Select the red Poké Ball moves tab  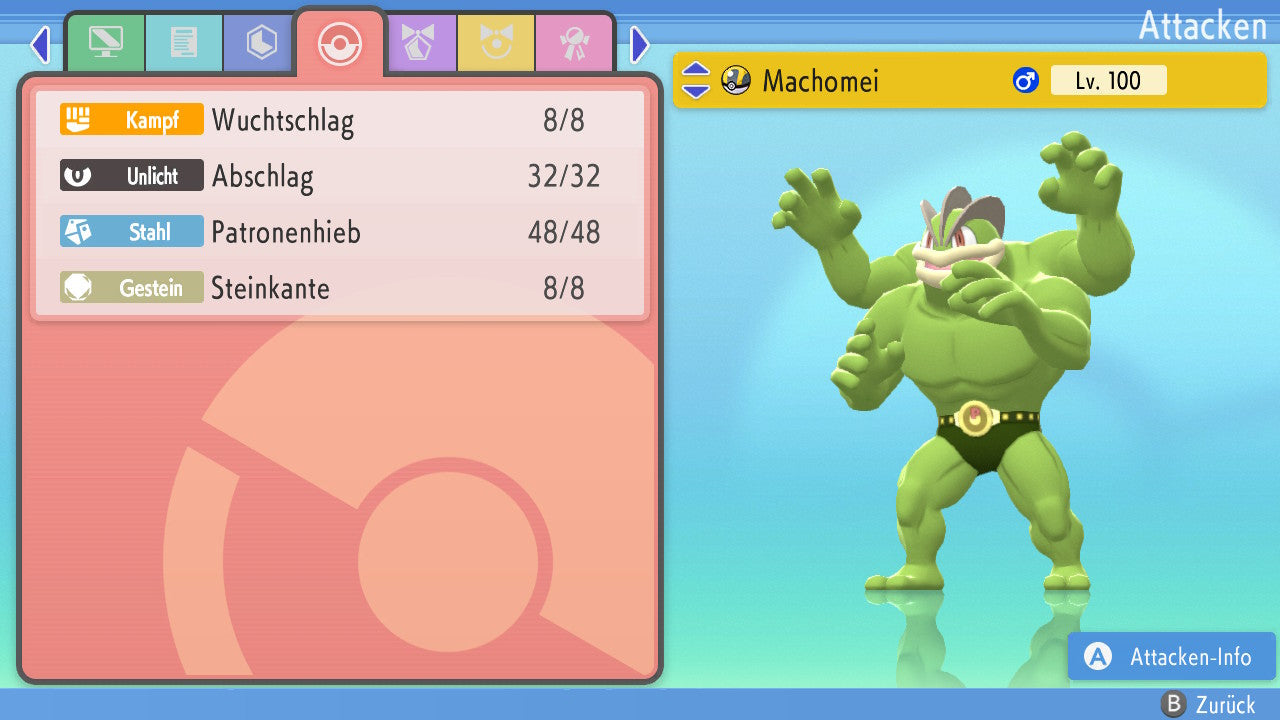click(340, 44)
